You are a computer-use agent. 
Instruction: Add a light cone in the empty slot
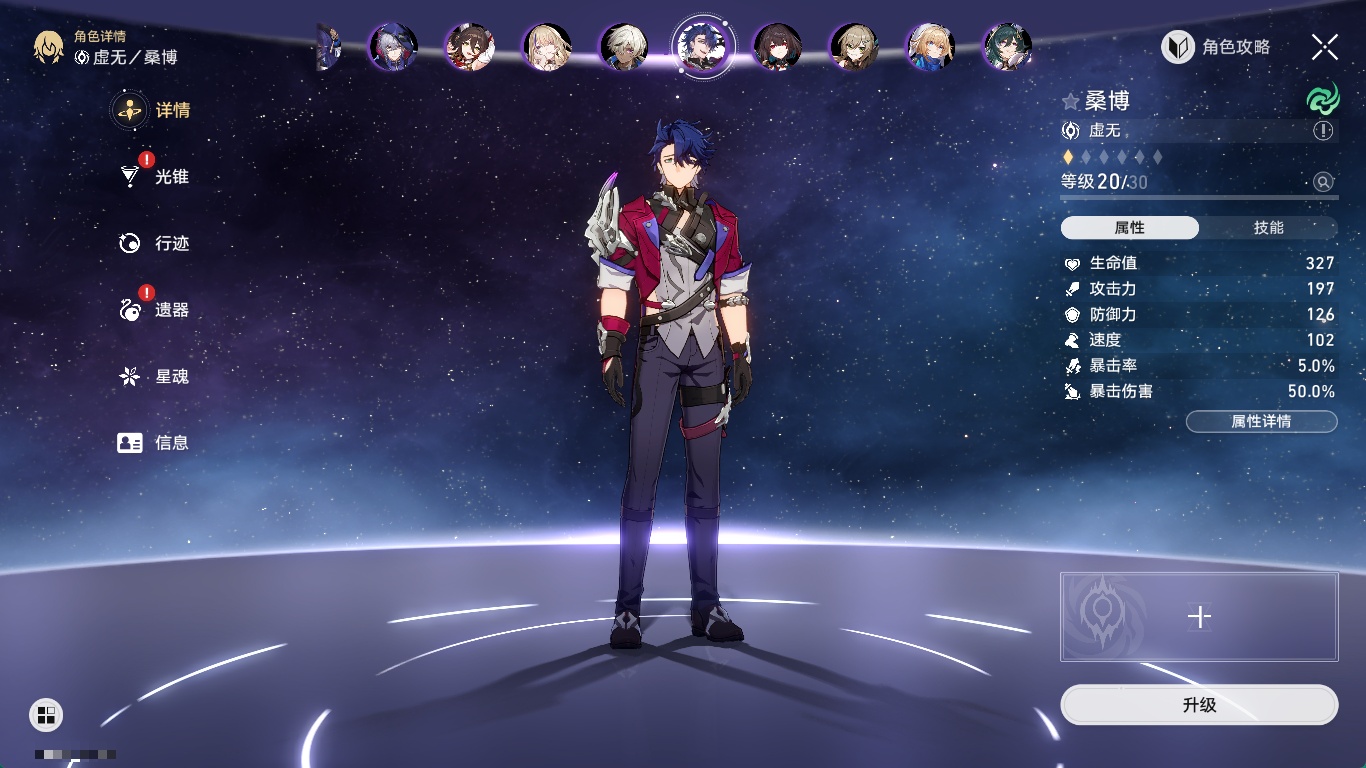(x=1198, y=617)
